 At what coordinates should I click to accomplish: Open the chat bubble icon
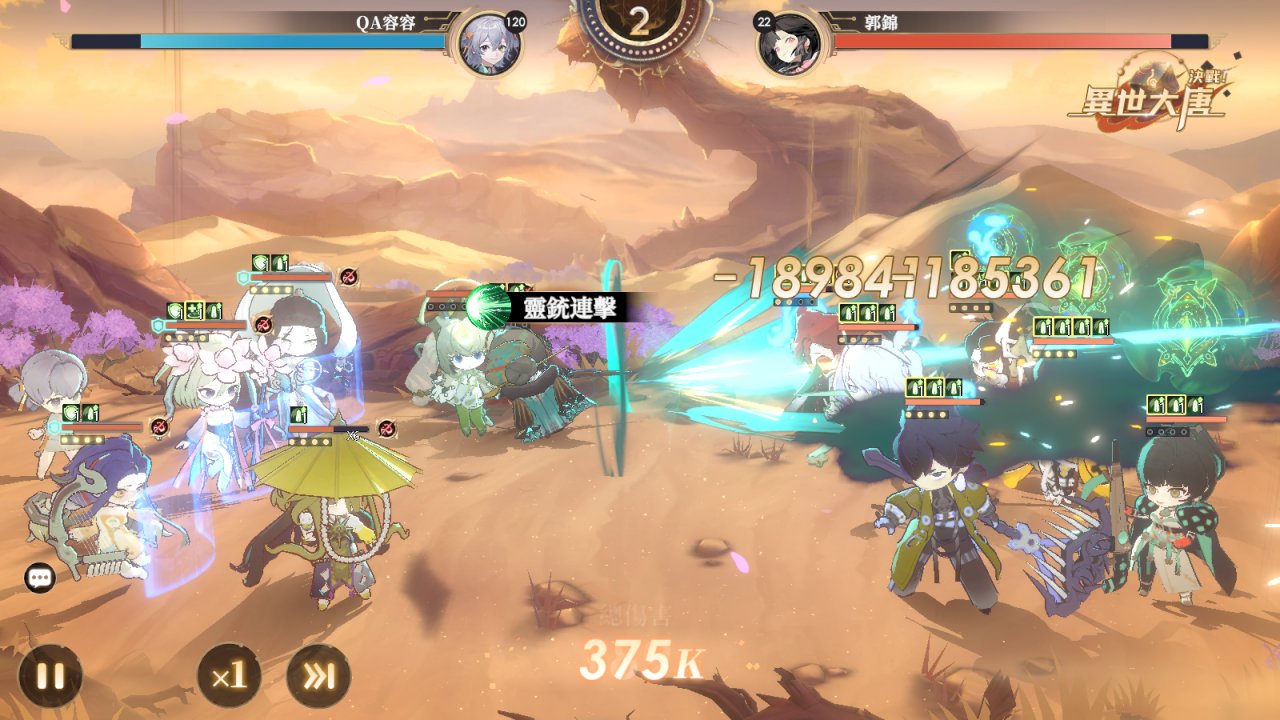[40, 577]
